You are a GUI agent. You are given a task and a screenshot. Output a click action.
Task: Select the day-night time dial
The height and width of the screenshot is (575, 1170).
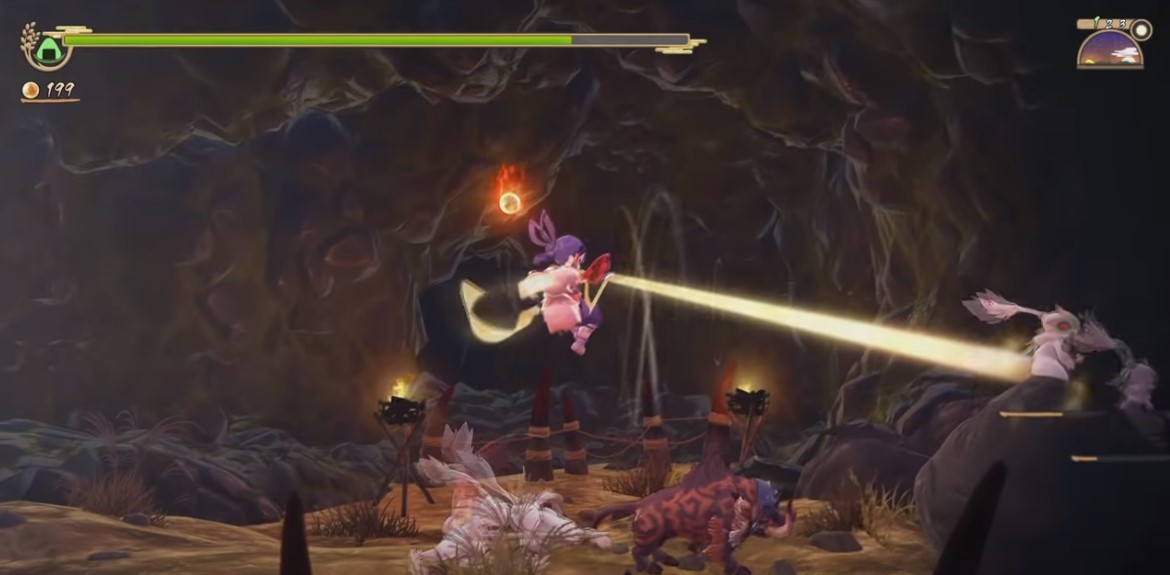pos(1110,48)
